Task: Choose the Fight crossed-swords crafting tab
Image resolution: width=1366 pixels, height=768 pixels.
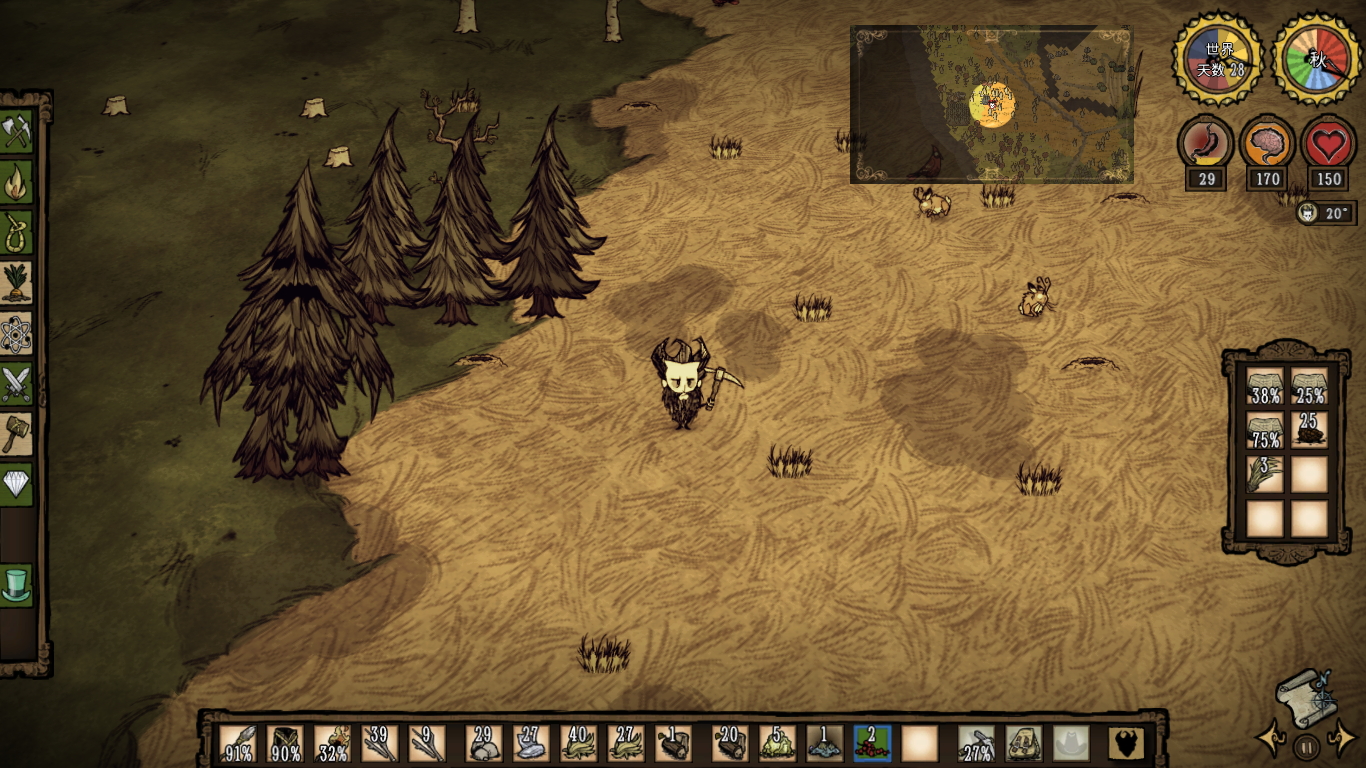Action: click(17, 383)
